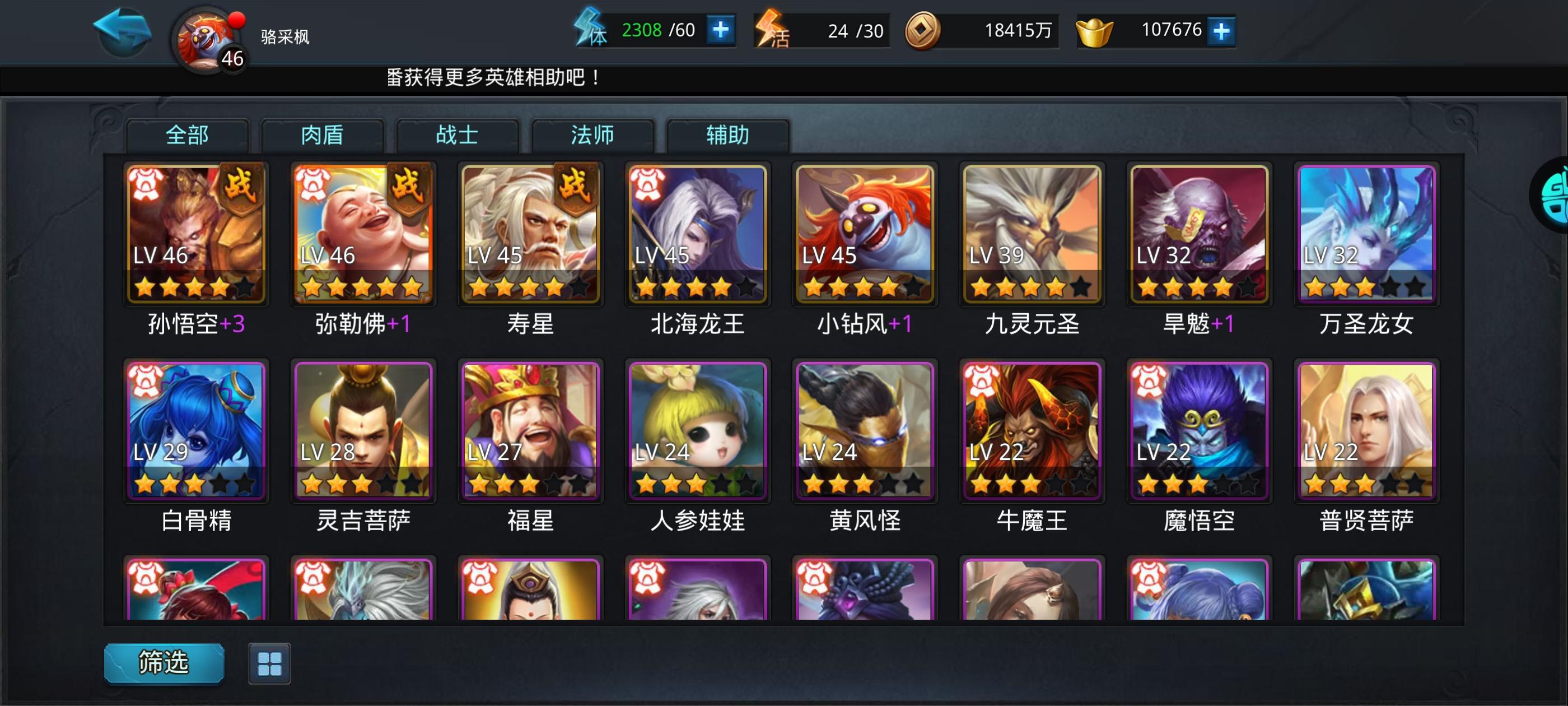Tap the stamina lightning bolt icon

point(590,29)
